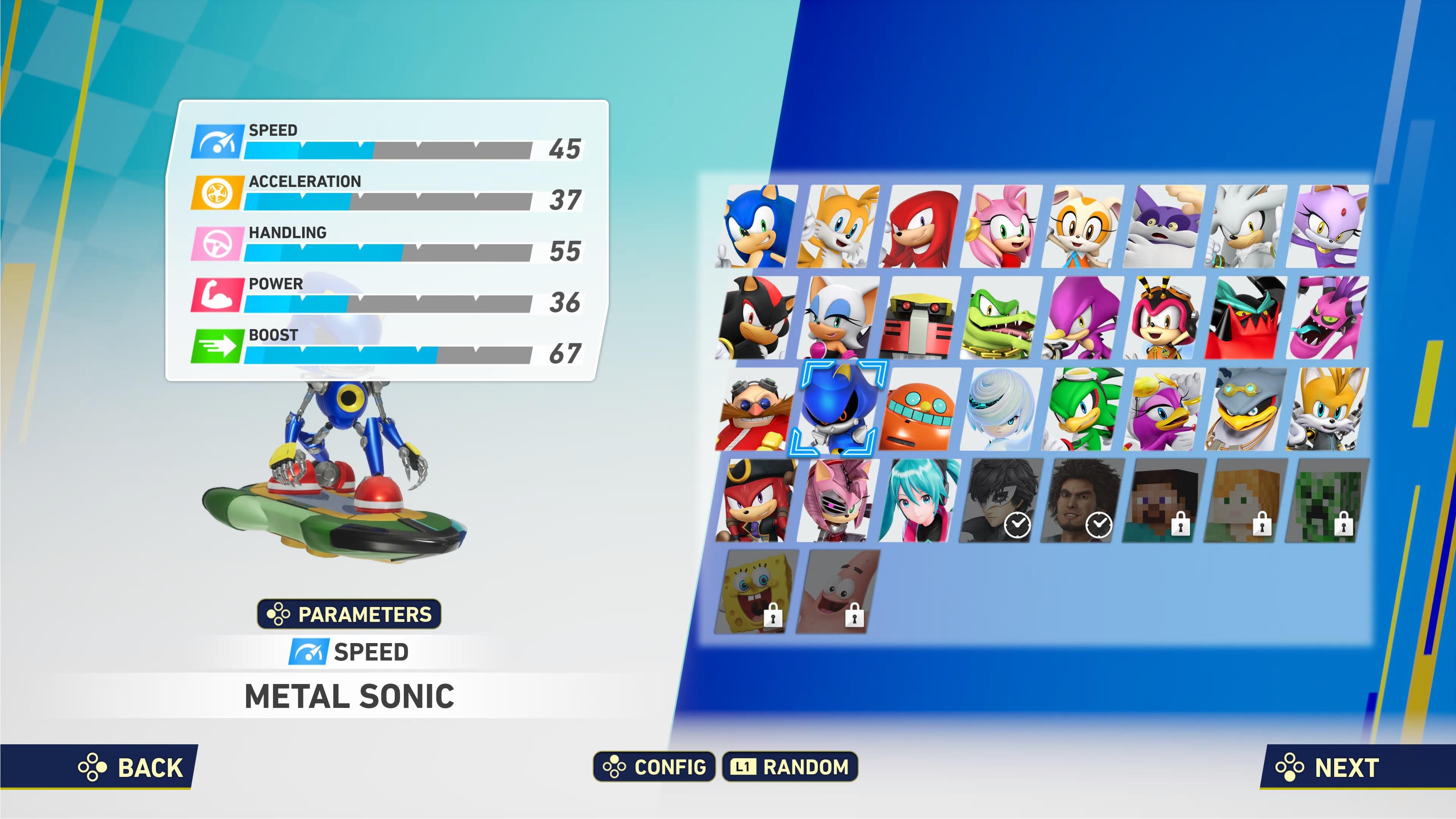Open the CONFIG menu
The image size is (1456, 819).
tap(654, 767)
